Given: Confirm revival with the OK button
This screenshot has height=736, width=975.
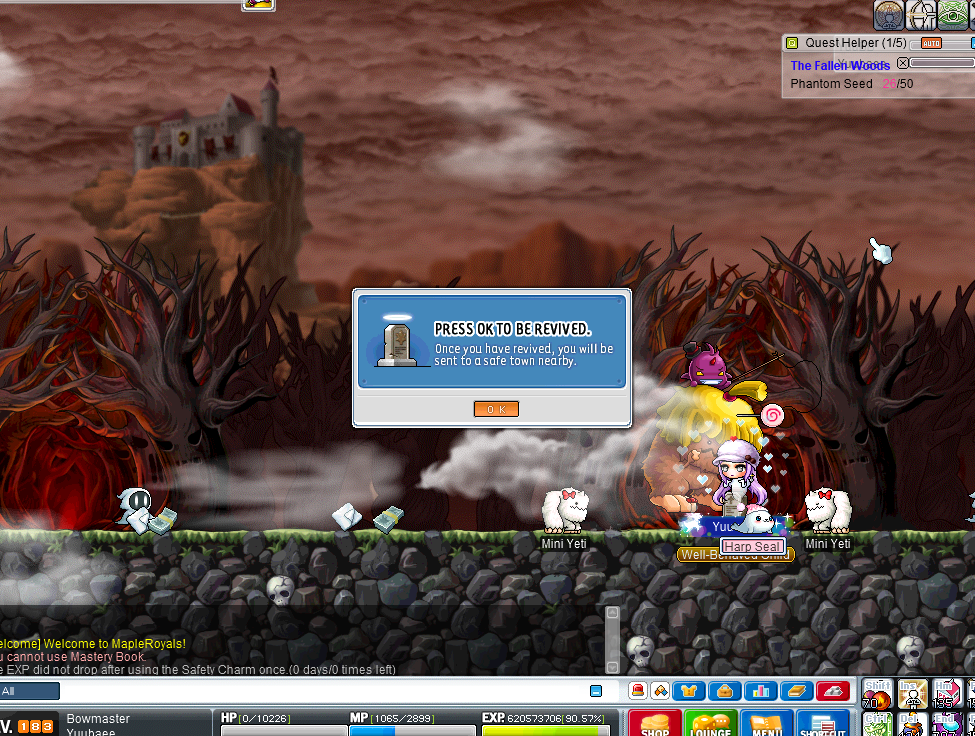Looking at the screenshot, I should (x=496, y=409).
